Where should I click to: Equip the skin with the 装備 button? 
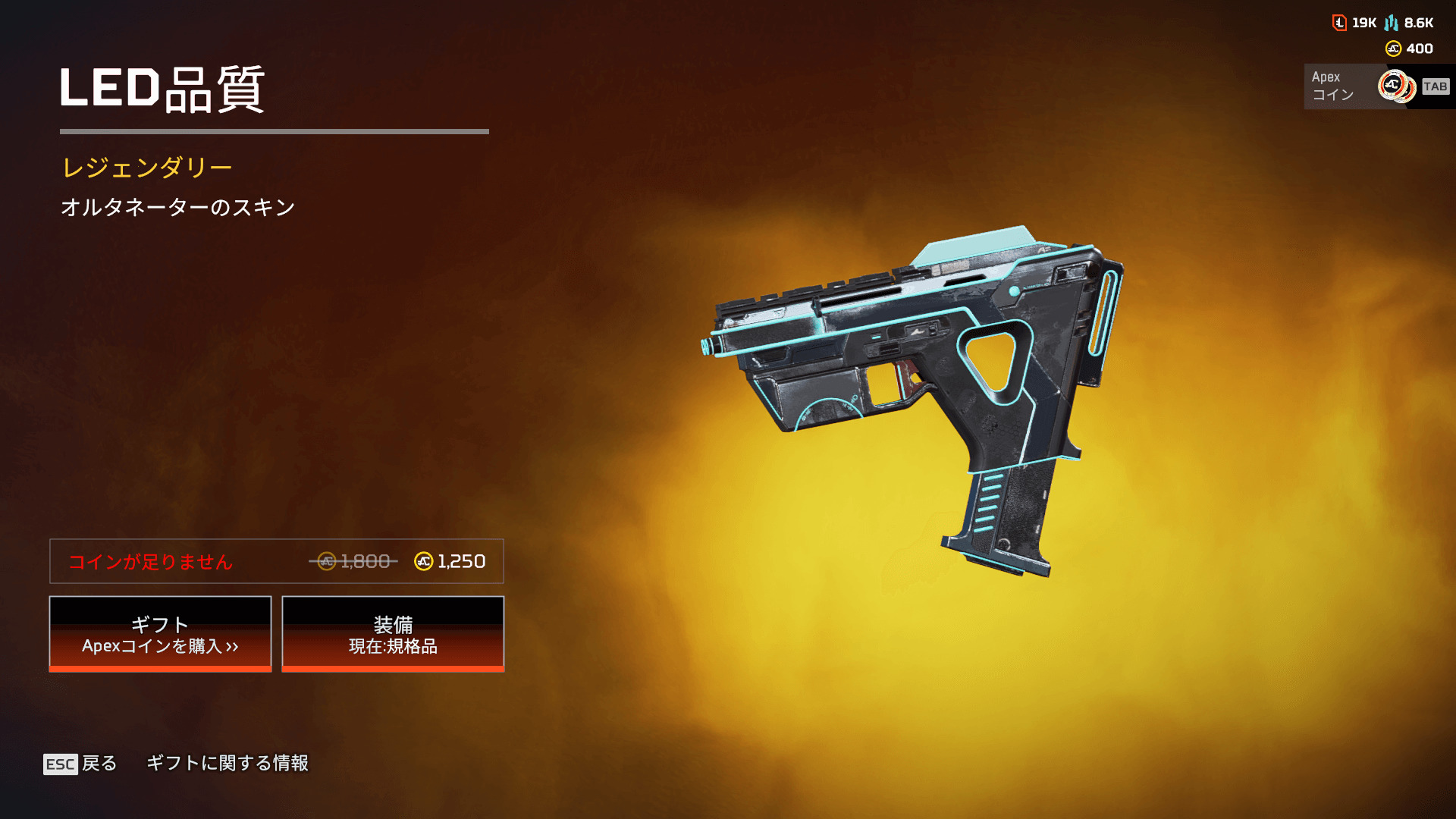tap(393, 634)
